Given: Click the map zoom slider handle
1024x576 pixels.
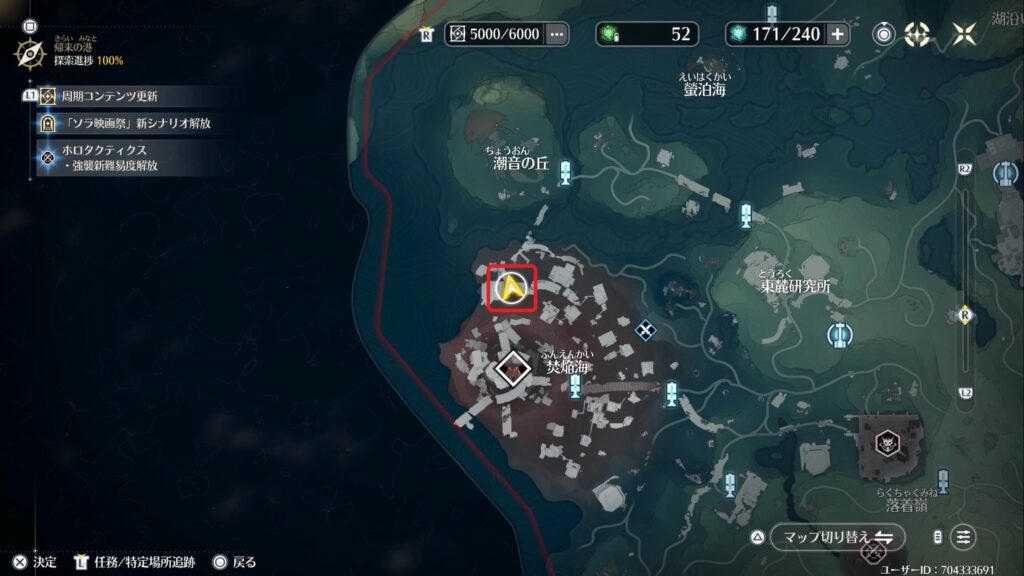Looking at the screenshot, I should coord(965,315).
